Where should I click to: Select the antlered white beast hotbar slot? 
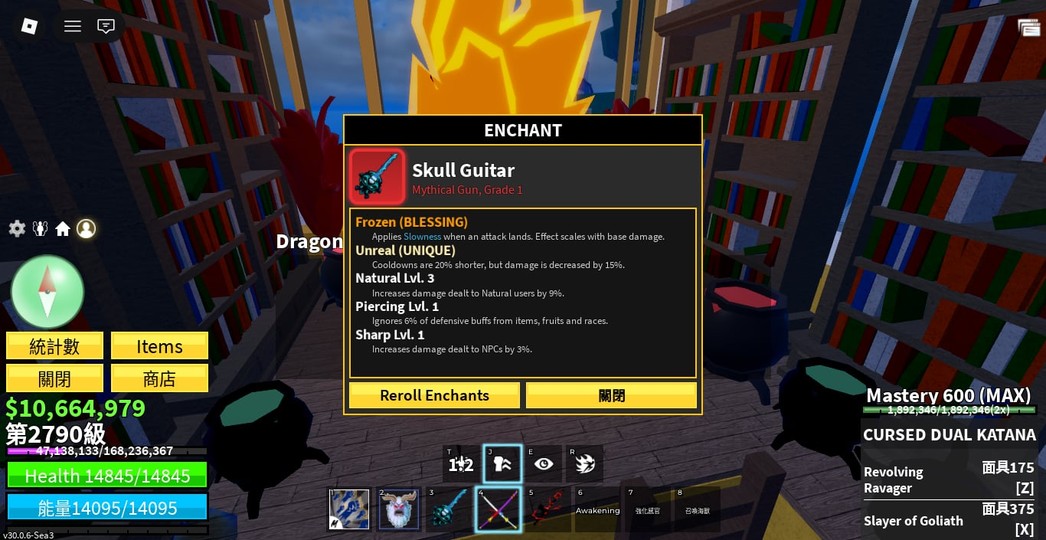[398, 509]
